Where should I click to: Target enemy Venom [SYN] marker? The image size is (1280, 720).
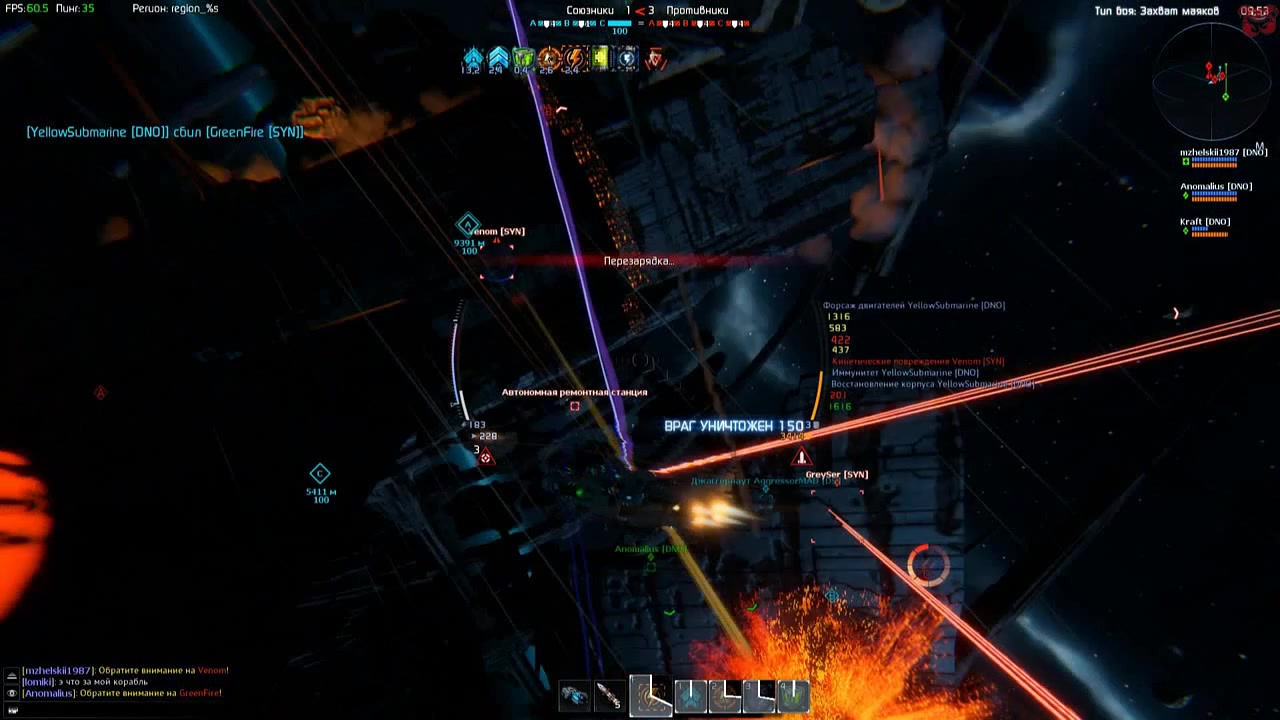click(497, 231)
